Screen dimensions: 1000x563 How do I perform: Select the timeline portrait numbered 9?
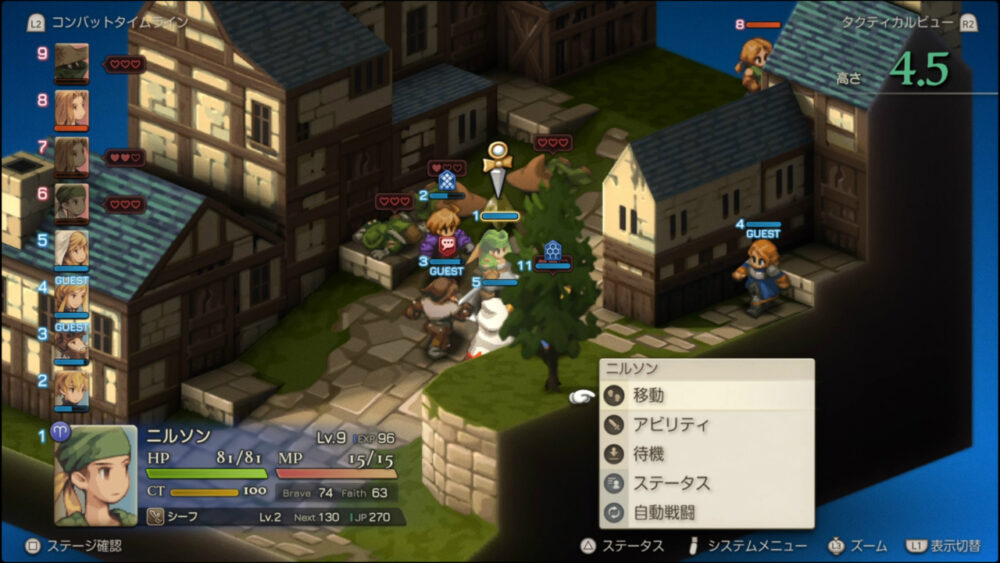click(71, 62)
